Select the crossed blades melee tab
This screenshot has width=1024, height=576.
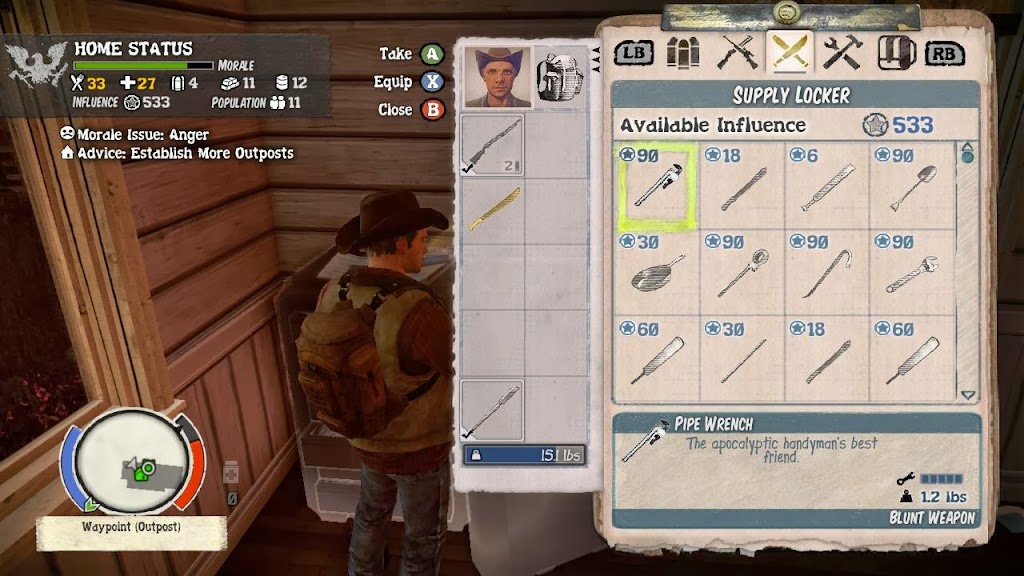click(x=790, y=52)
